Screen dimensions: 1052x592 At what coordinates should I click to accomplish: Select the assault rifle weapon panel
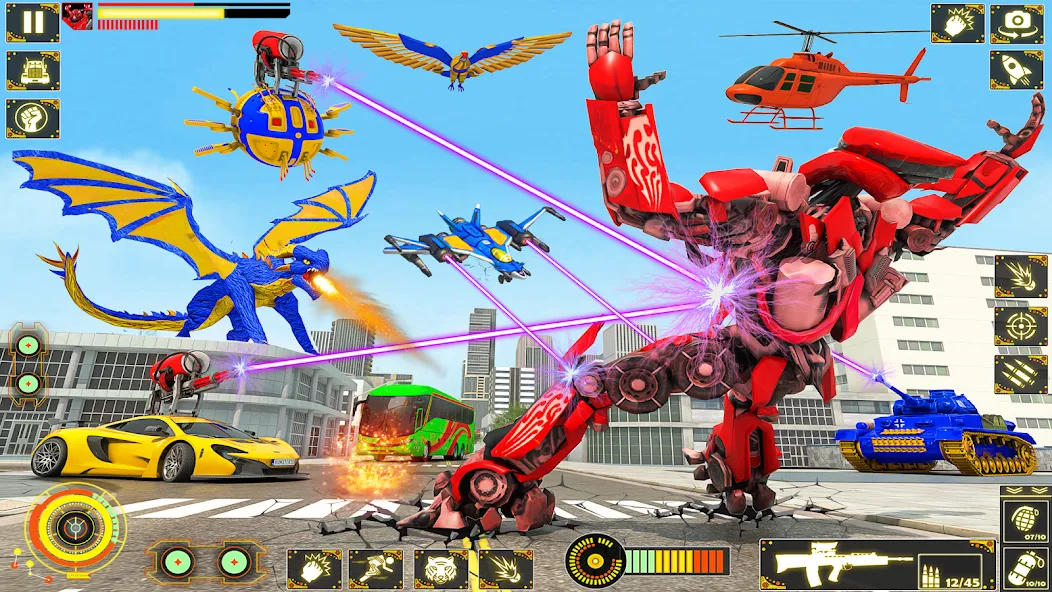[x=877, y=565]
